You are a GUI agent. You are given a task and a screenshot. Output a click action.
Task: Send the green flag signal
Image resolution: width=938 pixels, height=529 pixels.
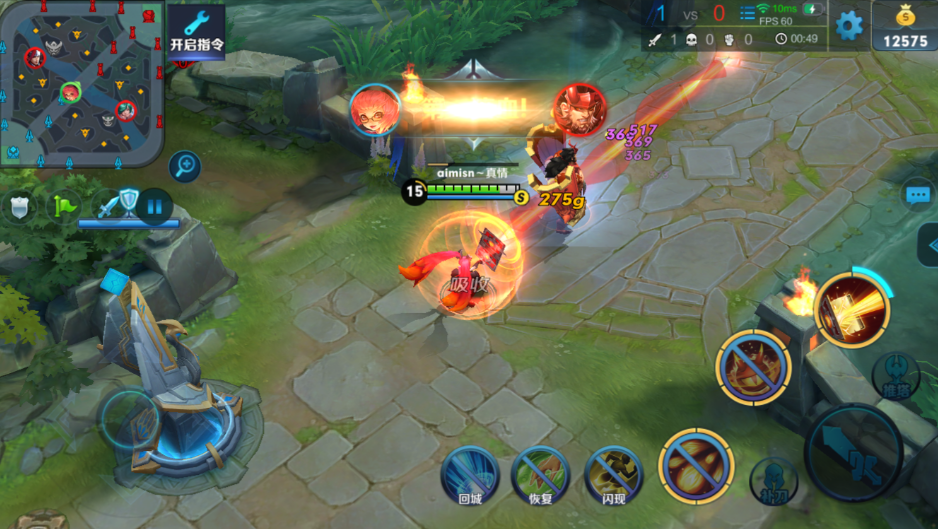65,206
